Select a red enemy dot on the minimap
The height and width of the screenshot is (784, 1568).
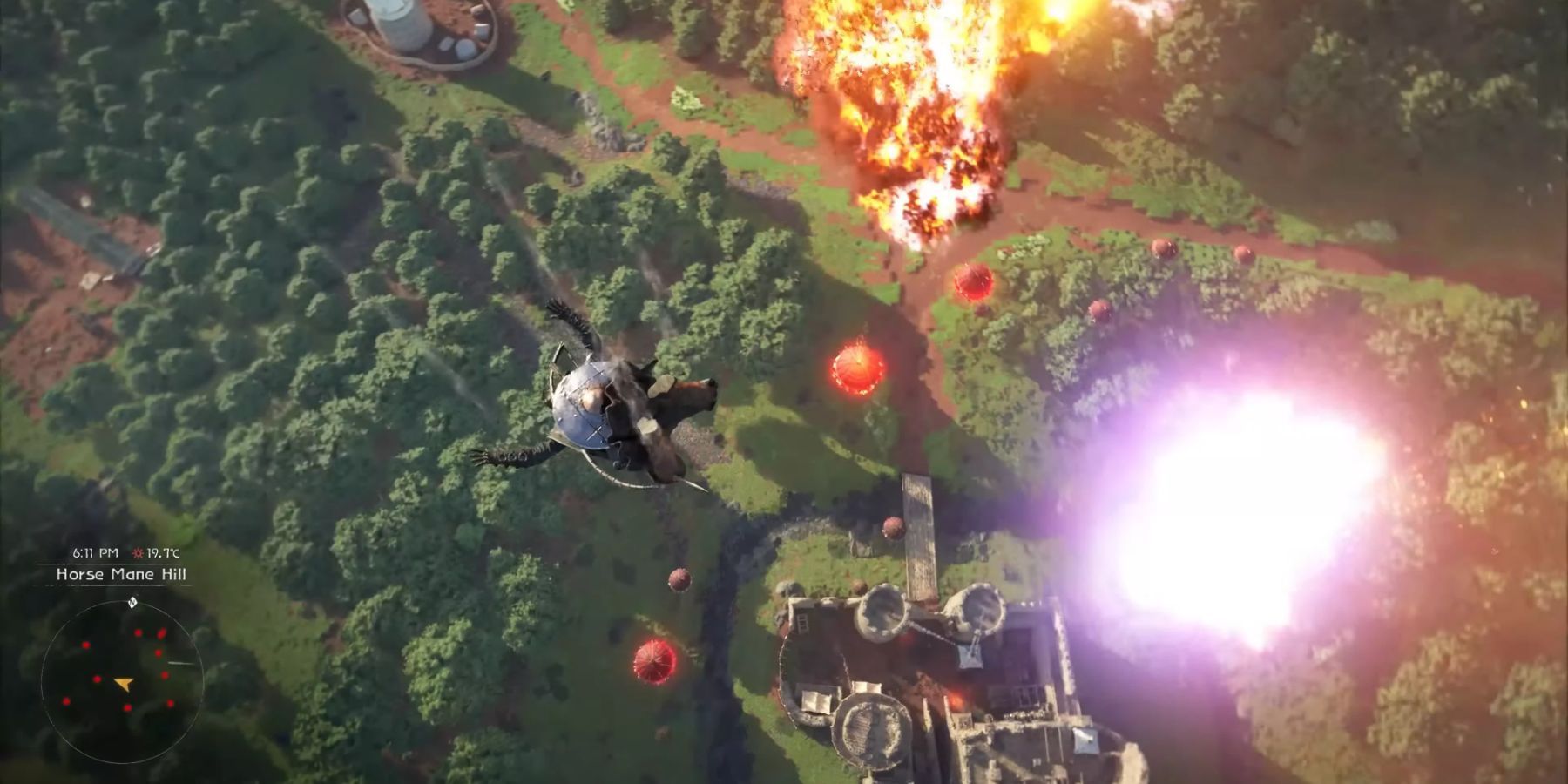click(x=84, y=645)
